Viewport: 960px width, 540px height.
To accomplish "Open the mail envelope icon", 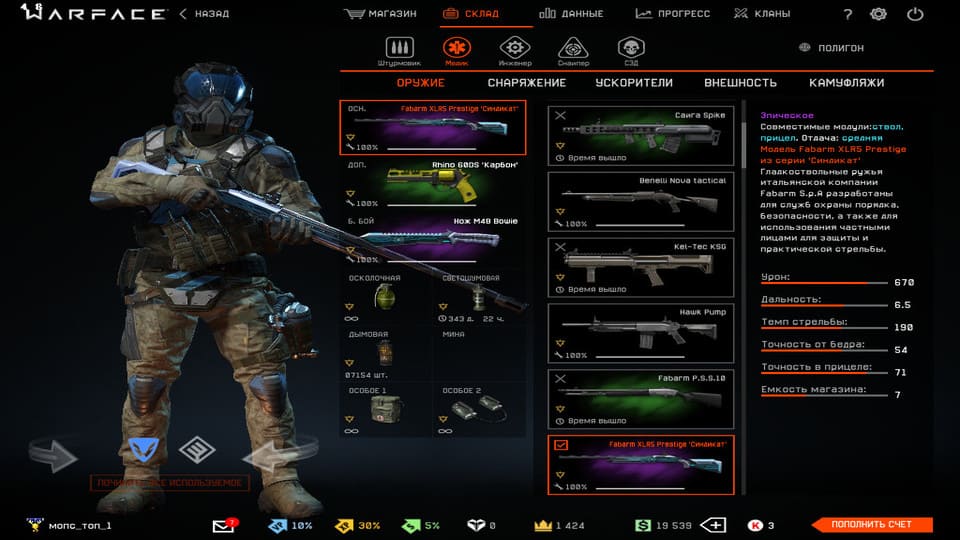I will tap(223, 526).
